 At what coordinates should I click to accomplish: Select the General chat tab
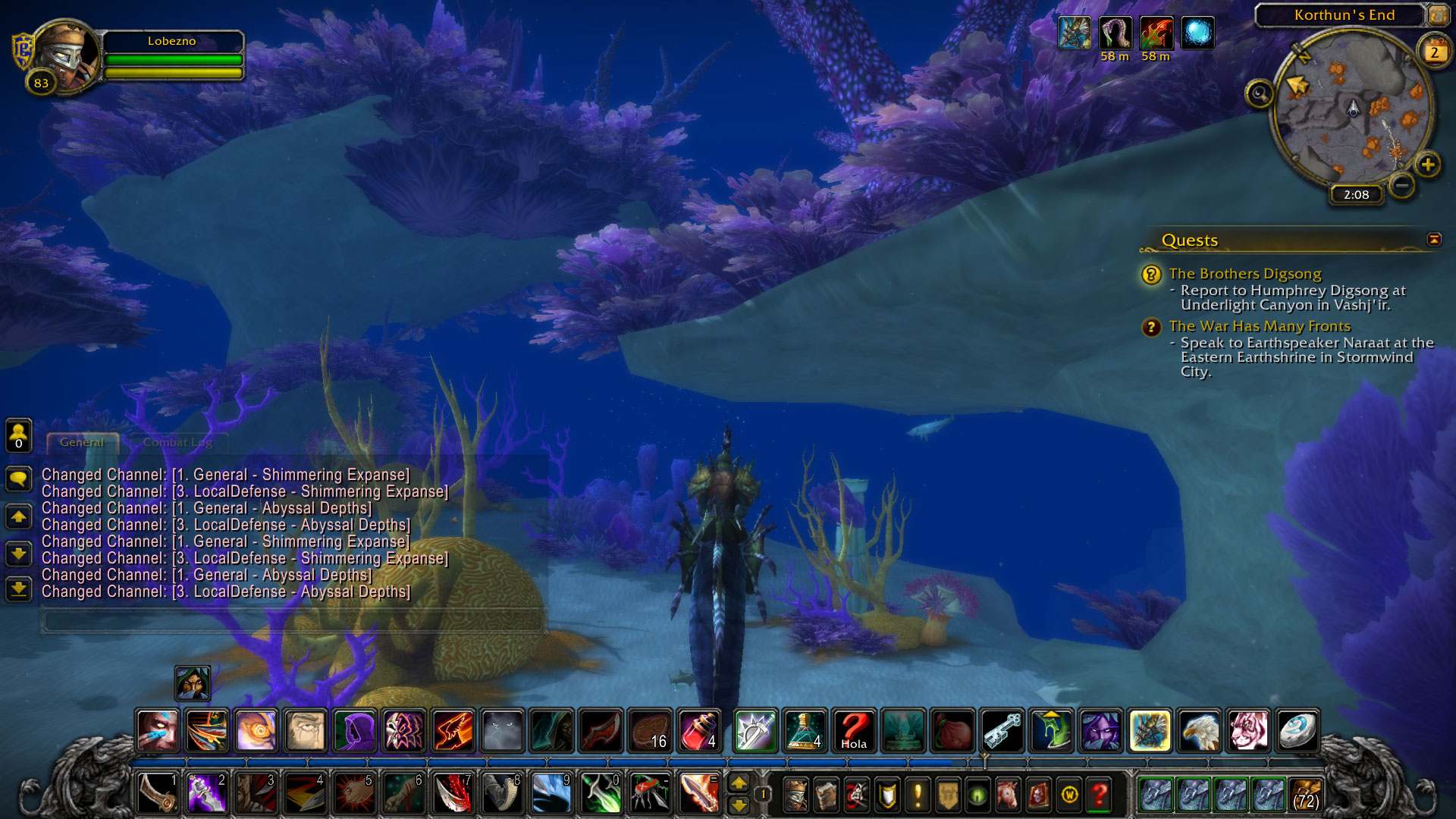tap(82, 442)
